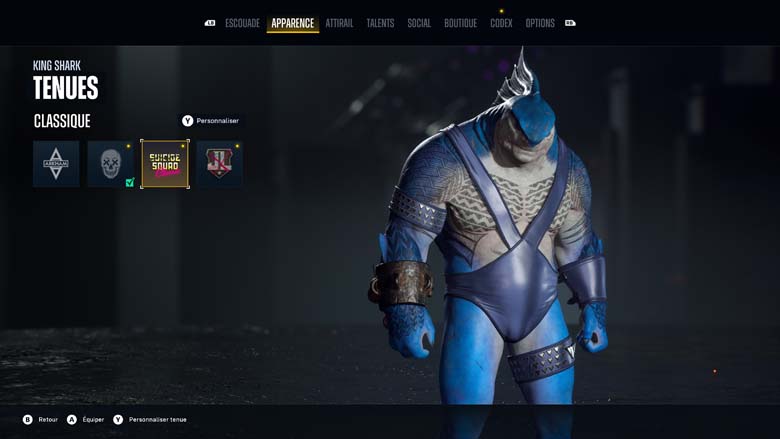780x439 pixels.
Task: Open the Social tab
Action: coord(419,23)
